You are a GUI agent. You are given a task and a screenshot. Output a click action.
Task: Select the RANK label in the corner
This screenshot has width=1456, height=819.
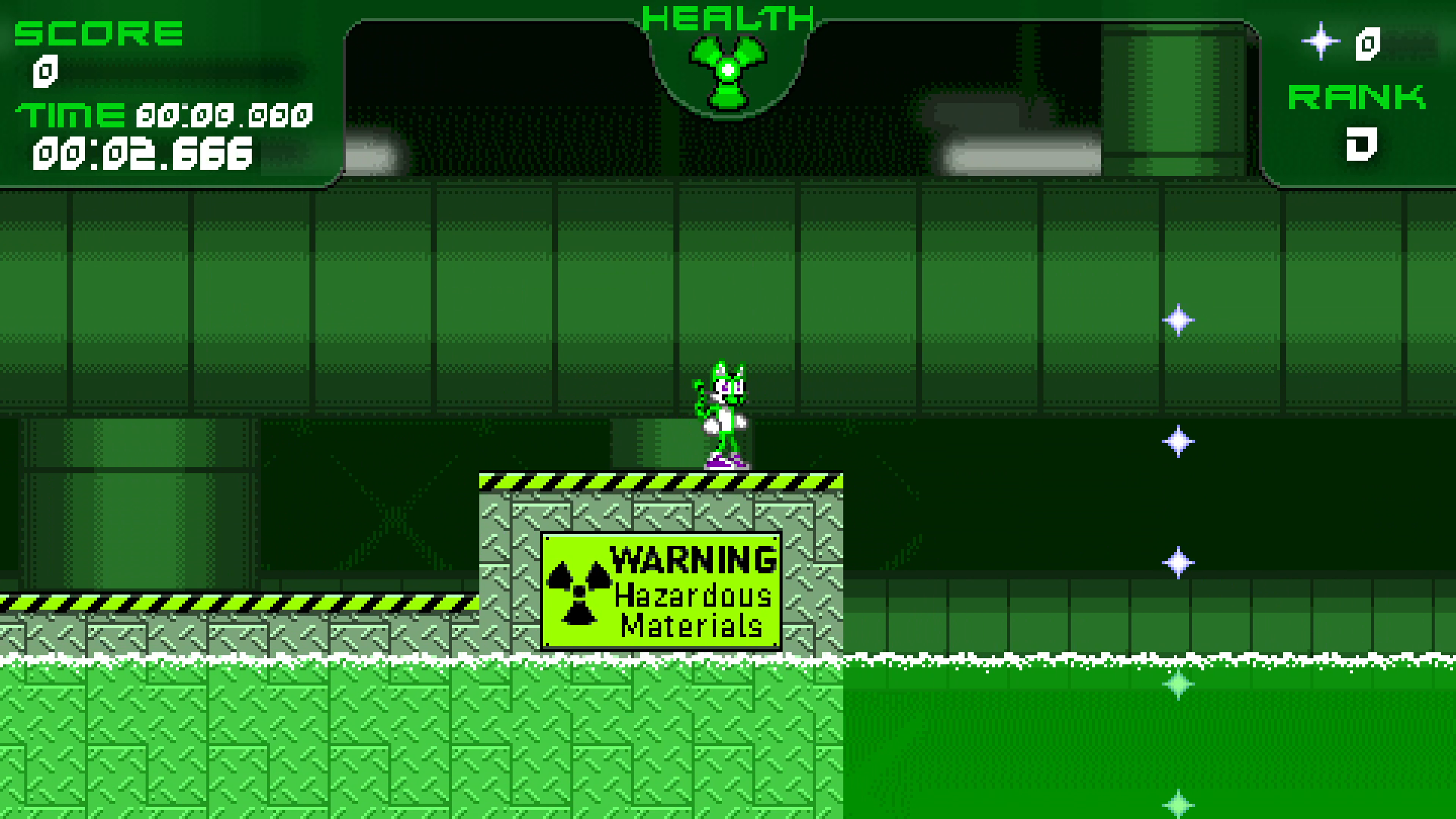point(1357,97)
